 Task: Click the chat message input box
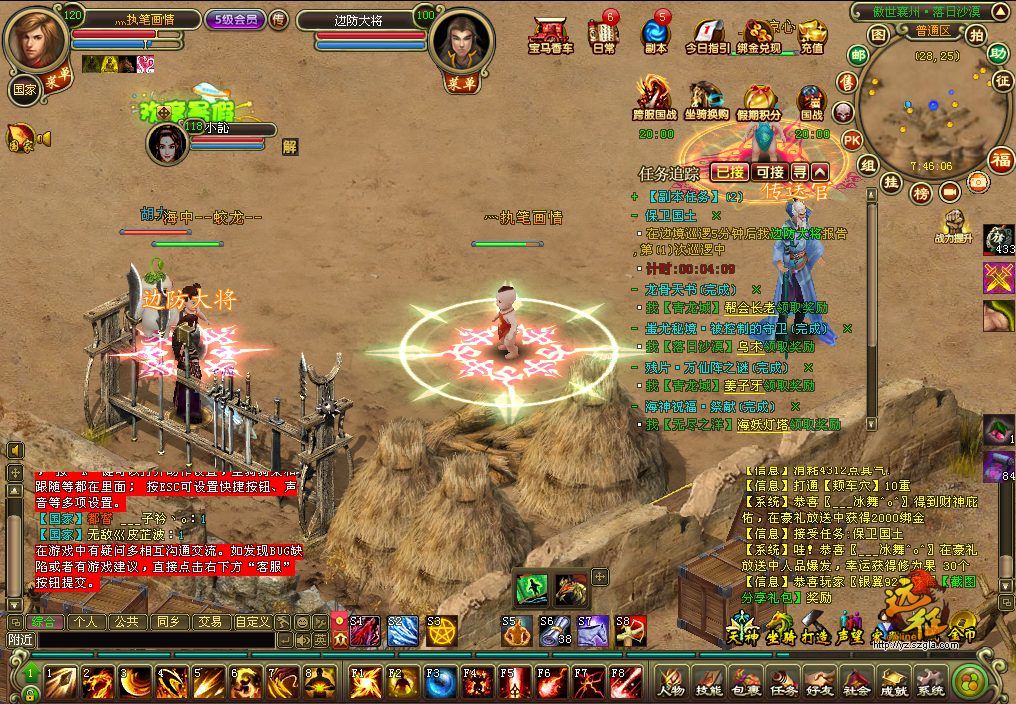[150, 639]
